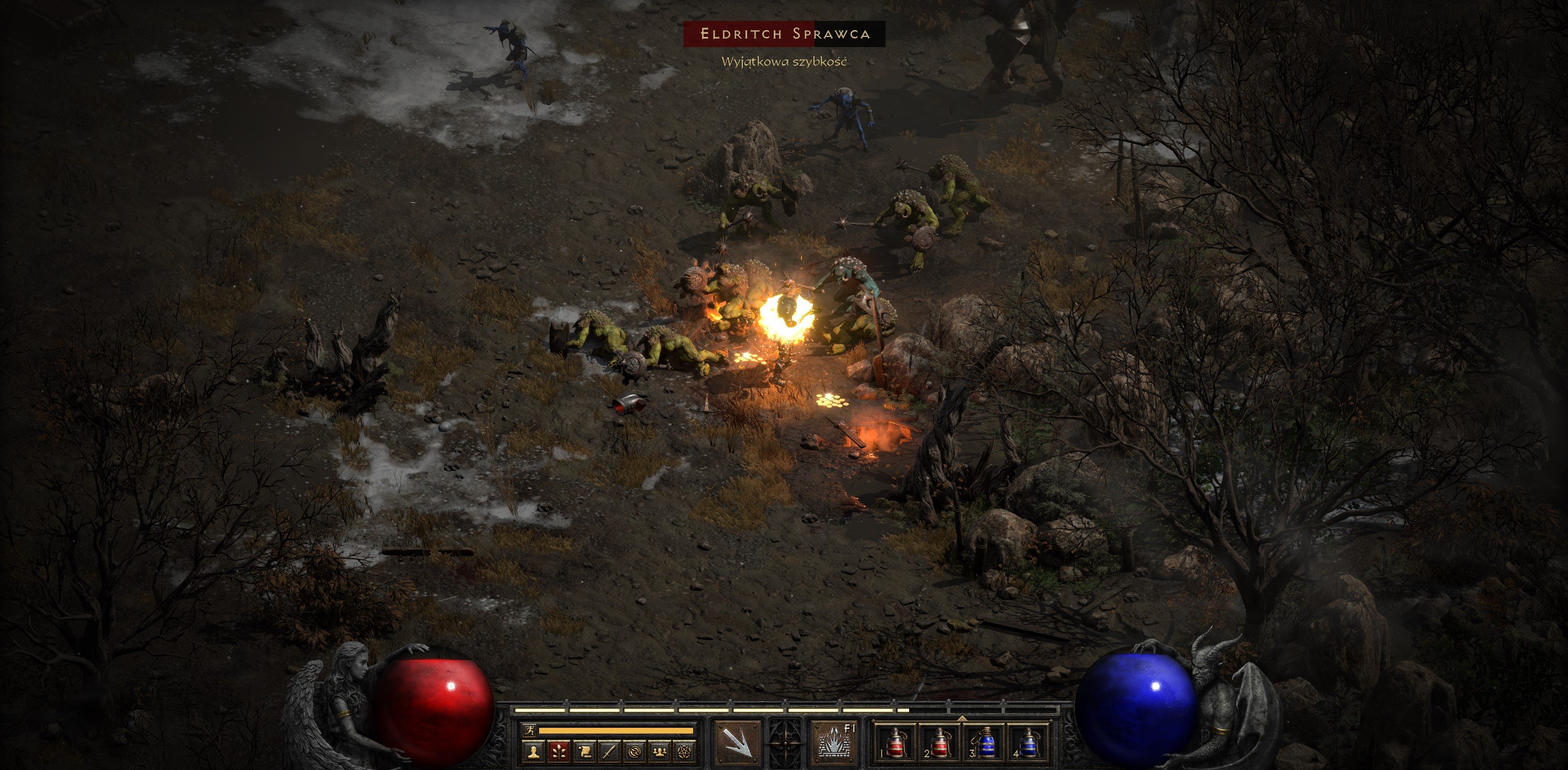Viewport: 1568px width, 770px height.
Task: Drink the mana potion in belt slot 3
Action: click(986, 744)
